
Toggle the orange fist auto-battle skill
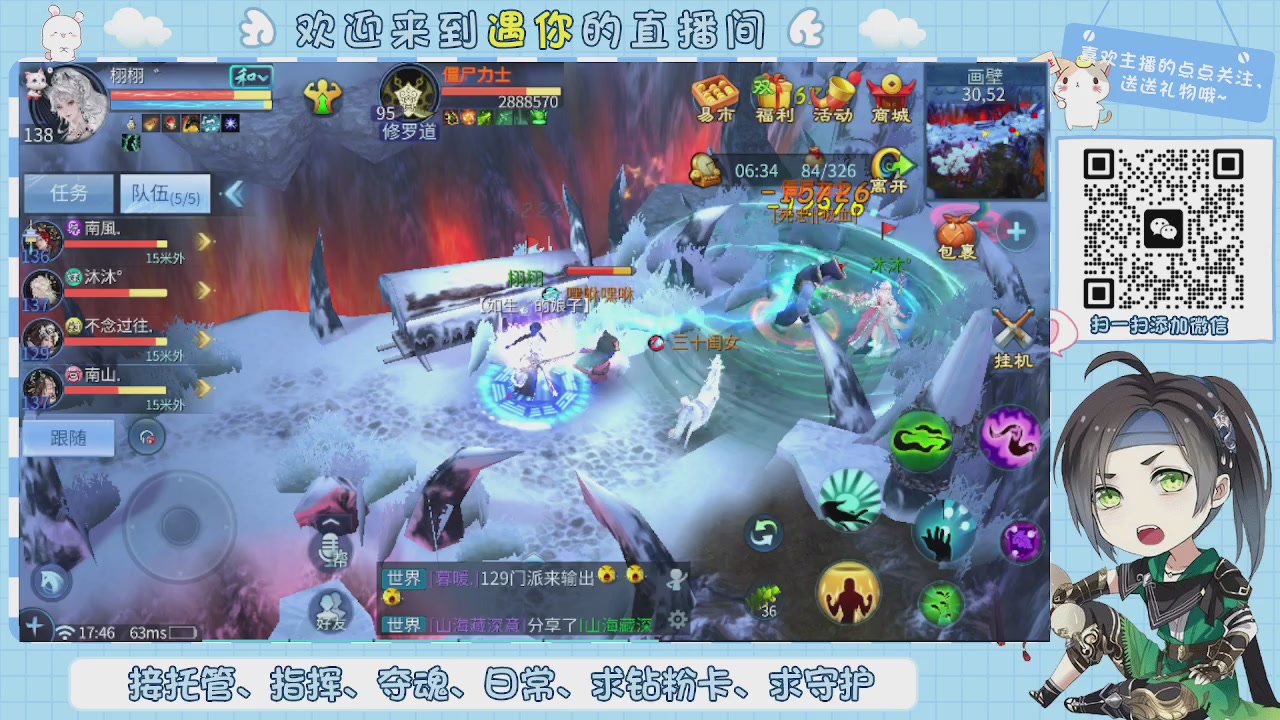point(848,592)
